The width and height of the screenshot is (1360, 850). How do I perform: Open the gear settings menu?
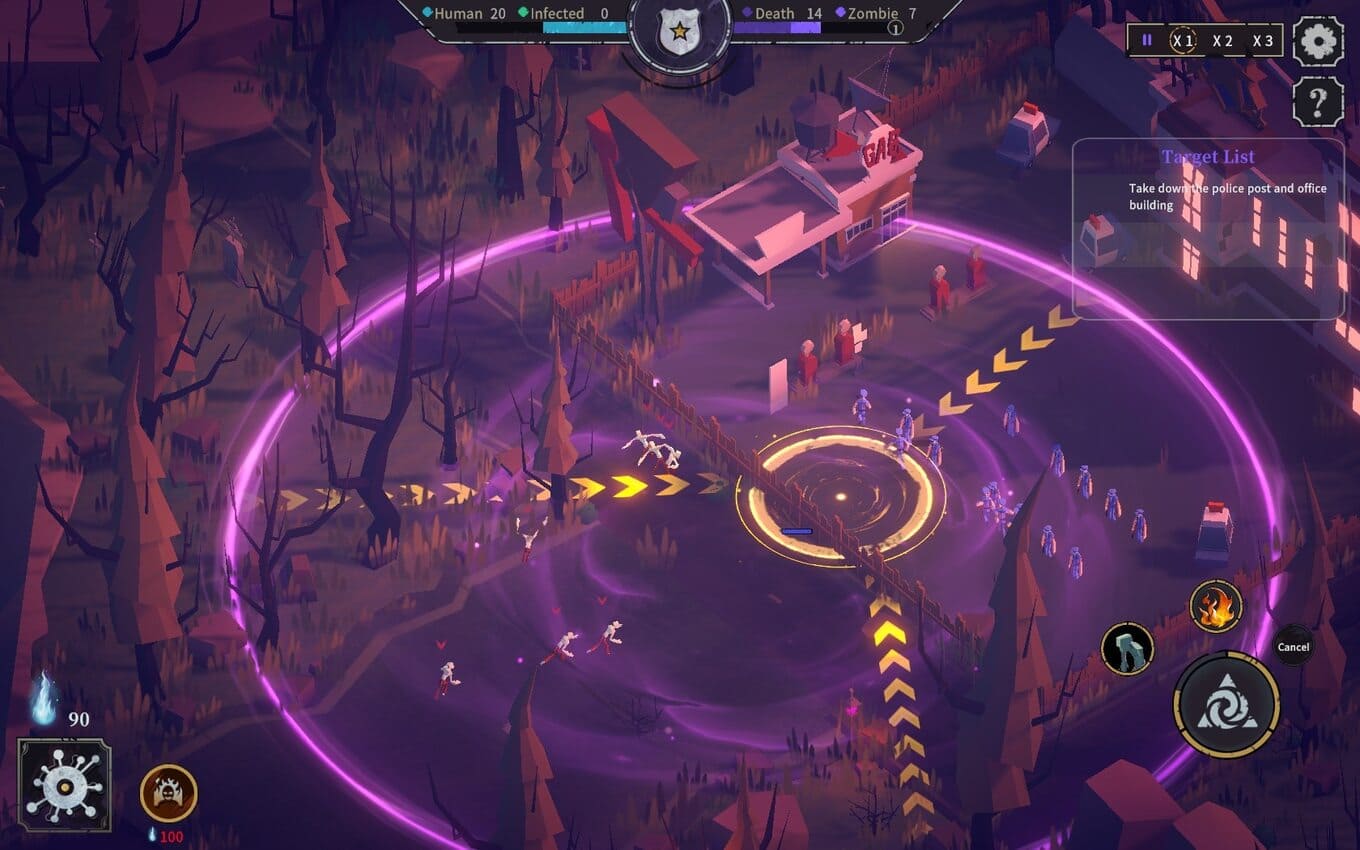1318,41
